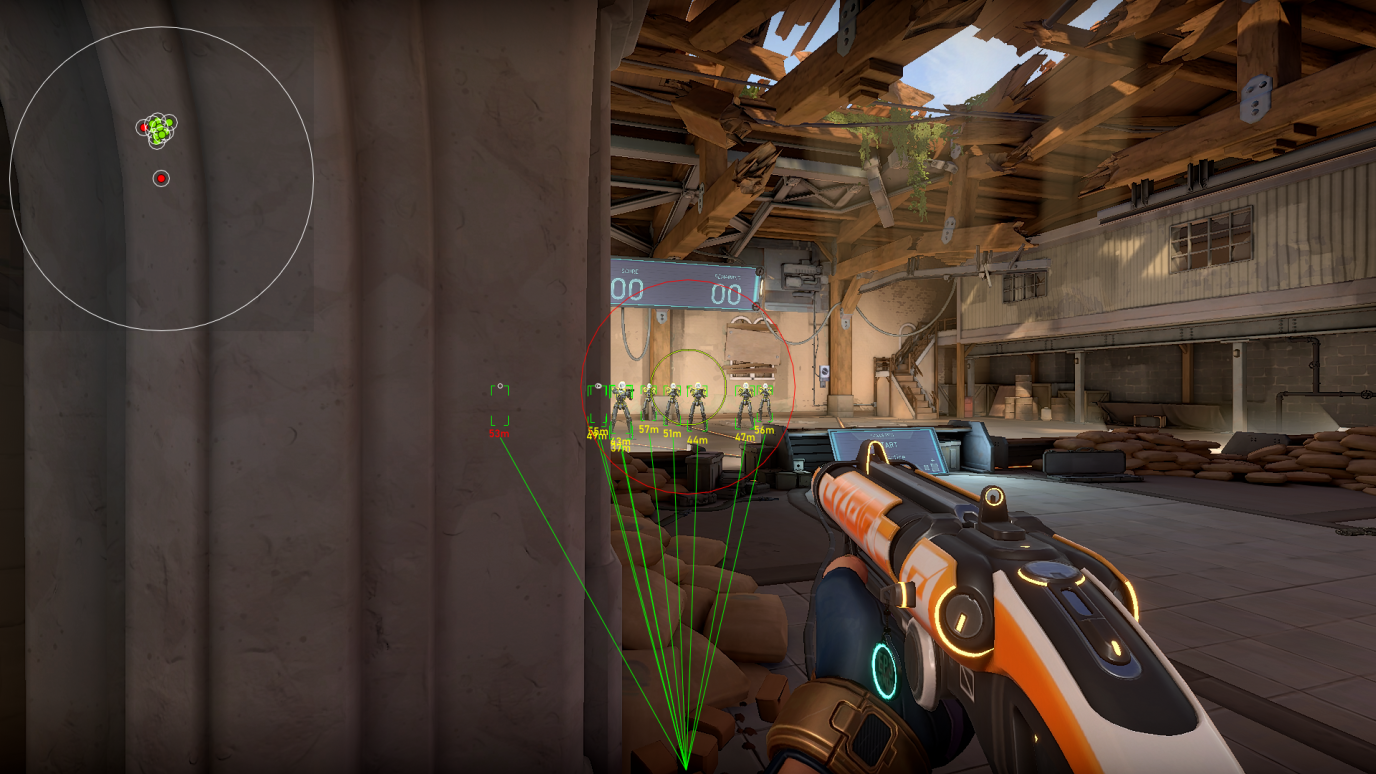Target the bot showing 47m

point(745,404)
